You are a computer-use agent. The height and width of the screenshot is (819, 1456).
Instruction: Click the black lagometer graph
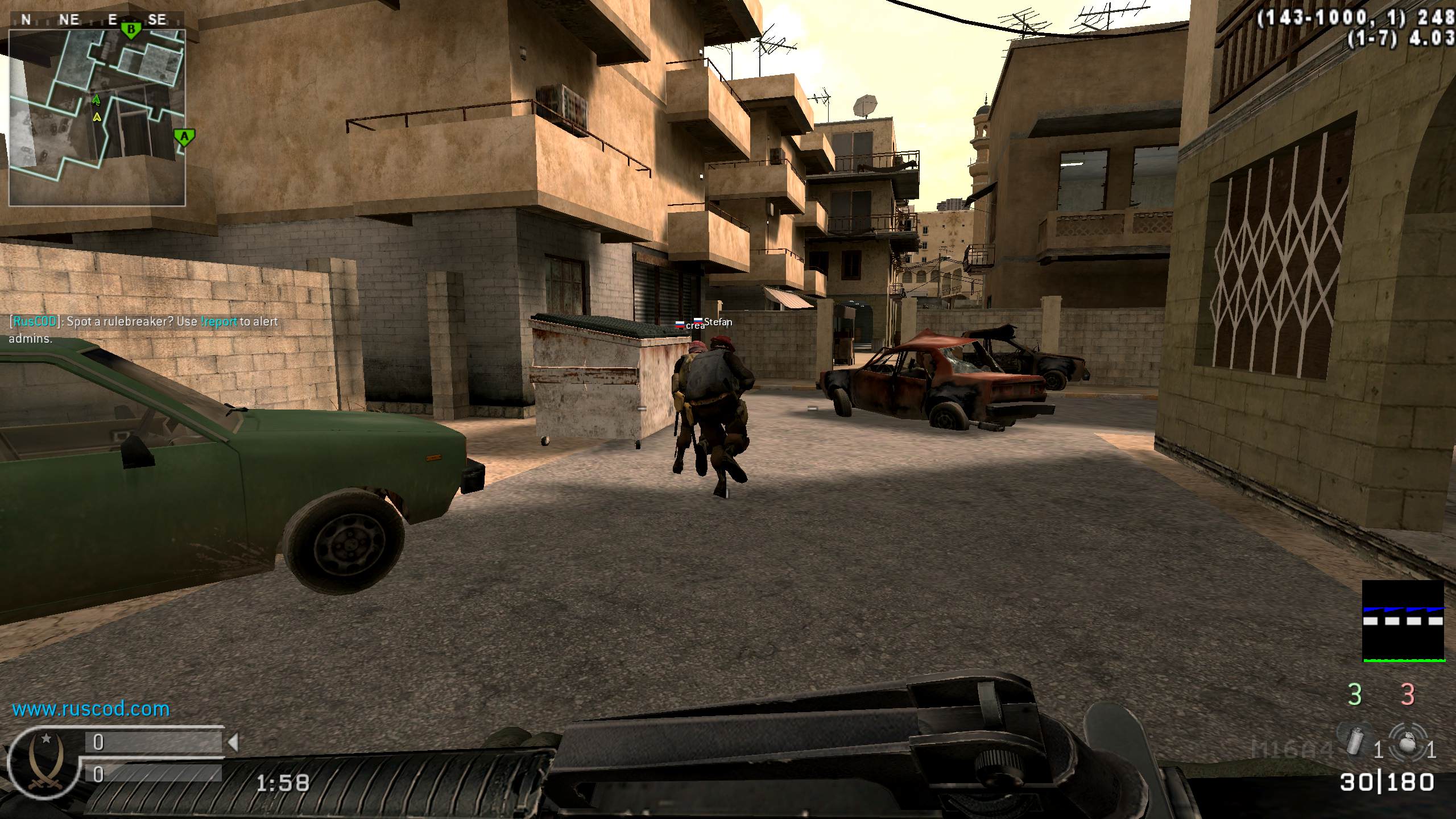tap(1403, 621)
